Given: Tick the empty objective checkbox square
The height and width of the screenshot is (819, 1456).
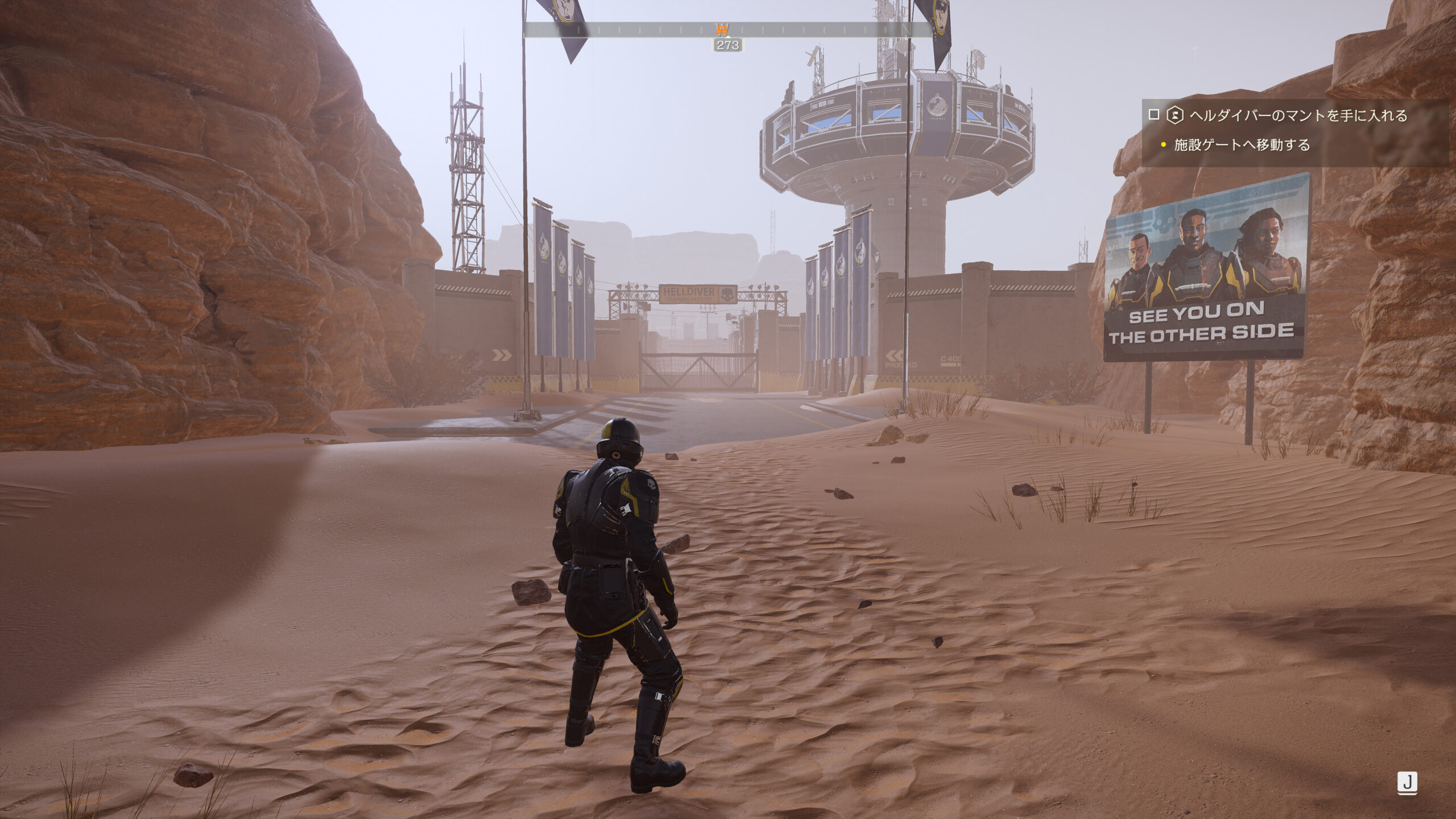Looking at the screenshot, I should tap(1153, 115).
